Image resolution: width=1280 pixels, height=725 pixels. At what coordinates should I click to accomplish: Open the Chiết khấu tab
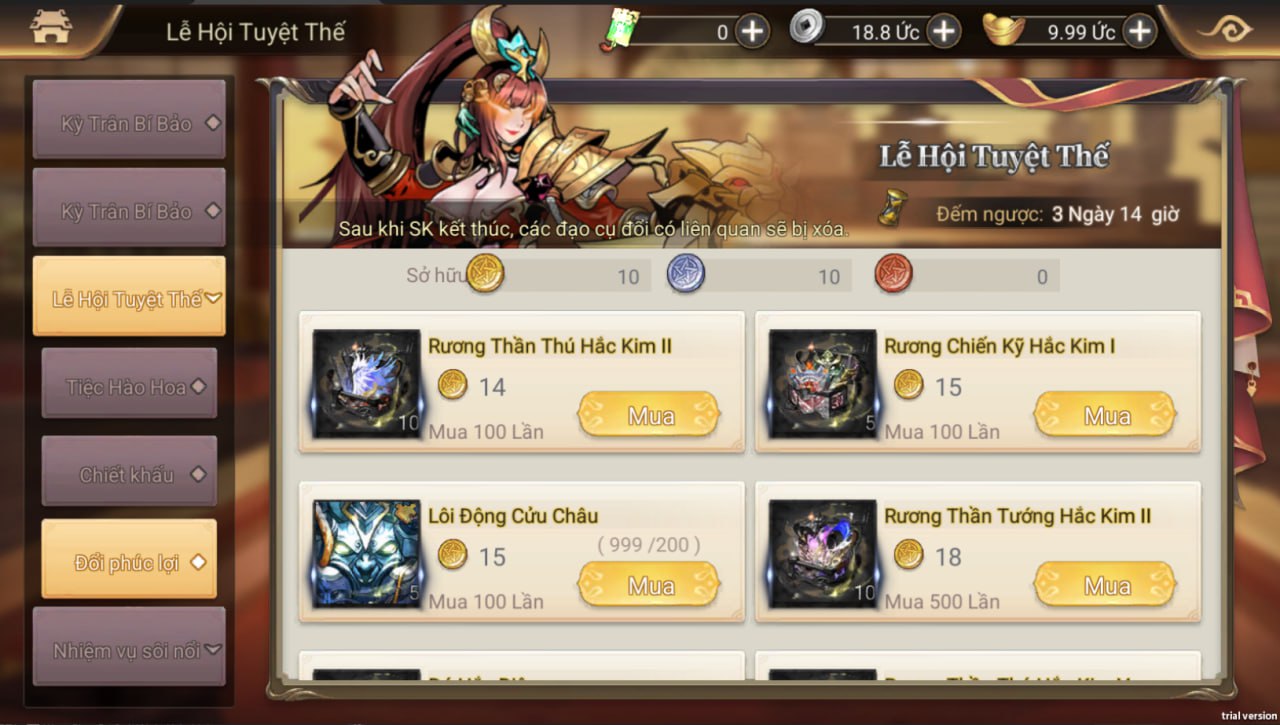point(129,473)
